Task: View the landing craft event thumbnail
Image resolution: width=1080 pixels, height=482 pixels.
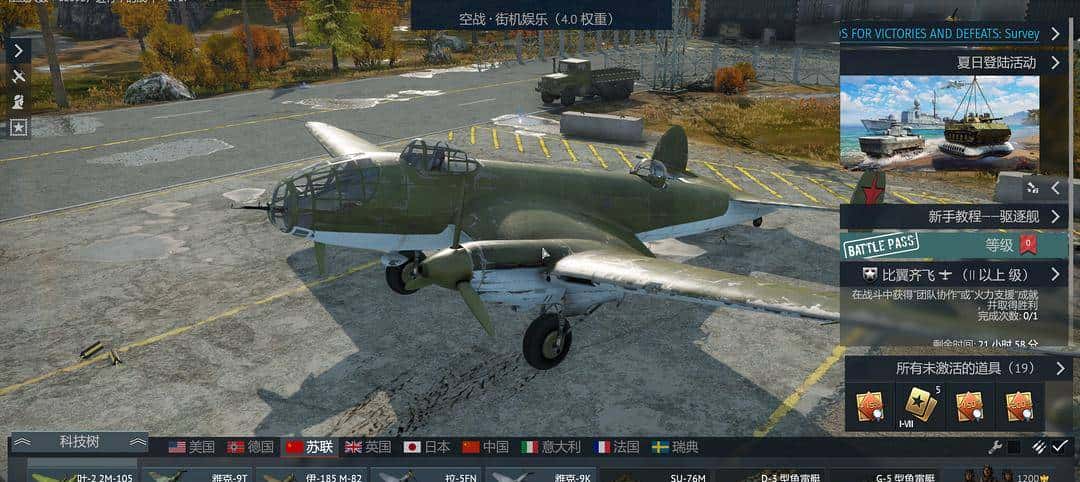Action: click(x=940, y=122)
